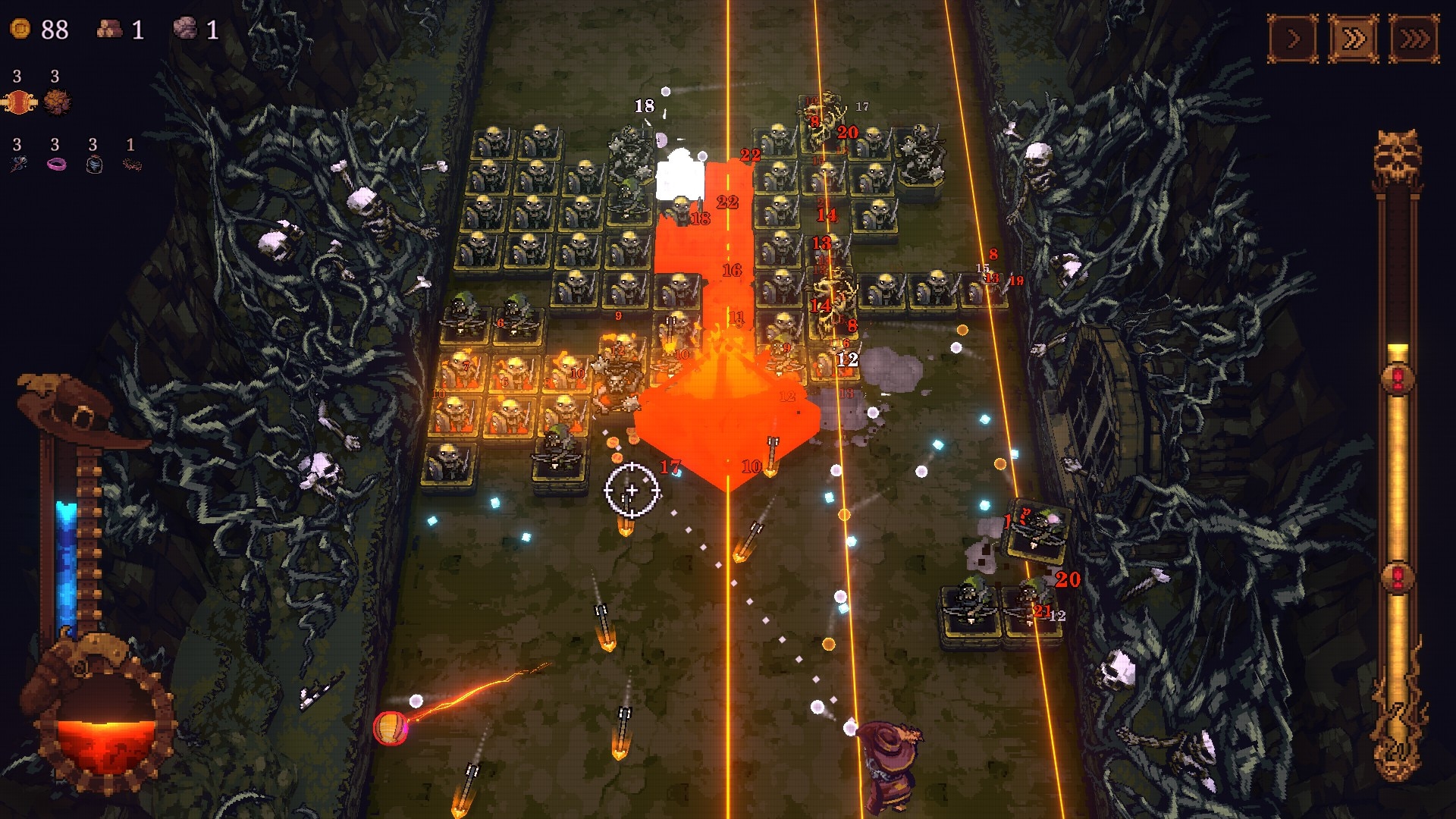This screenshot has width=1456, height=819.
Task: Click the red-orange orb ball icon
Action: [19, 102]
